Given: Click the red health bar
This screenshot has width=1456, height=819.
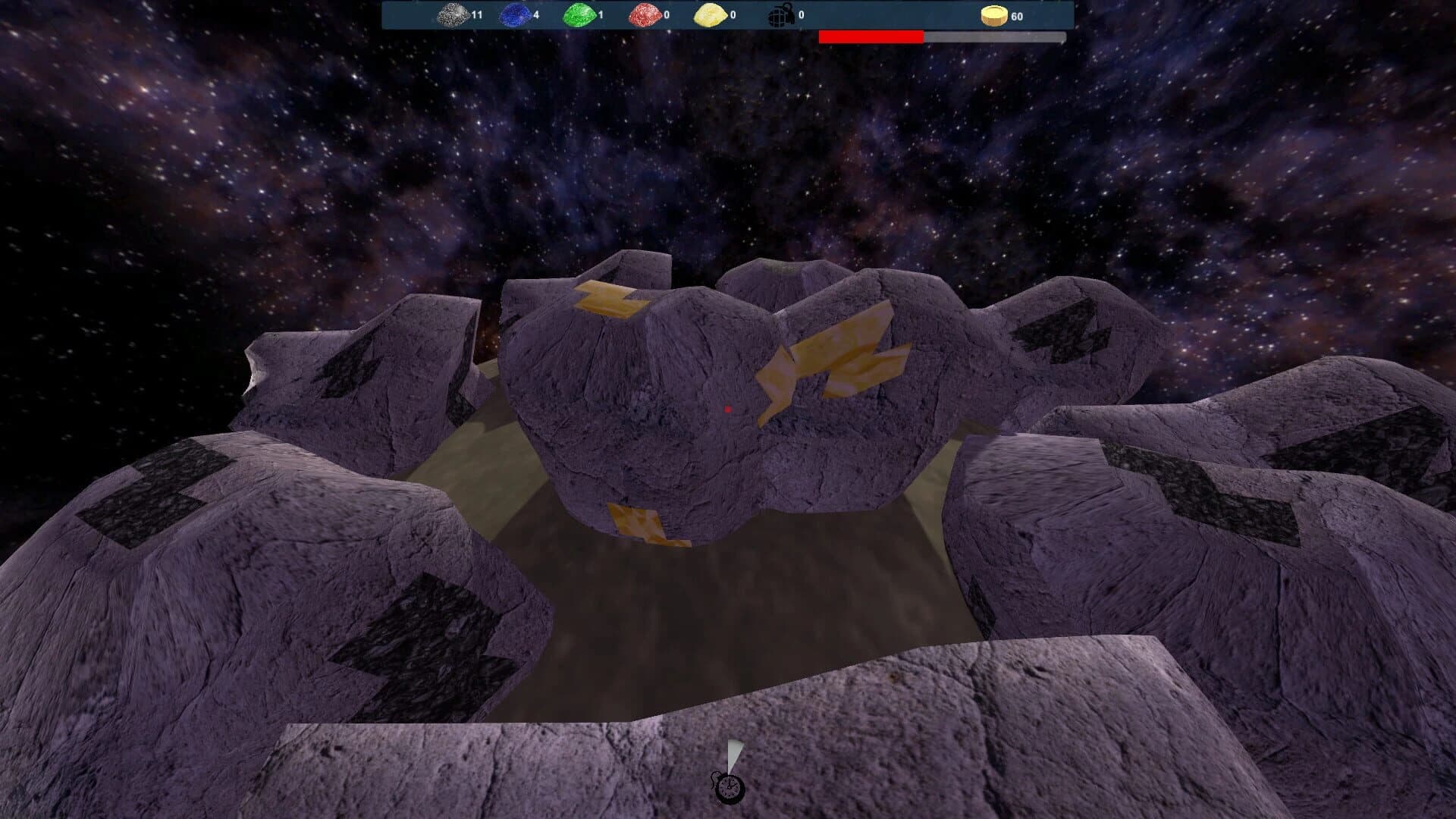Looking at the screenshot, I should pyautogui.click(x=872, y=34).
